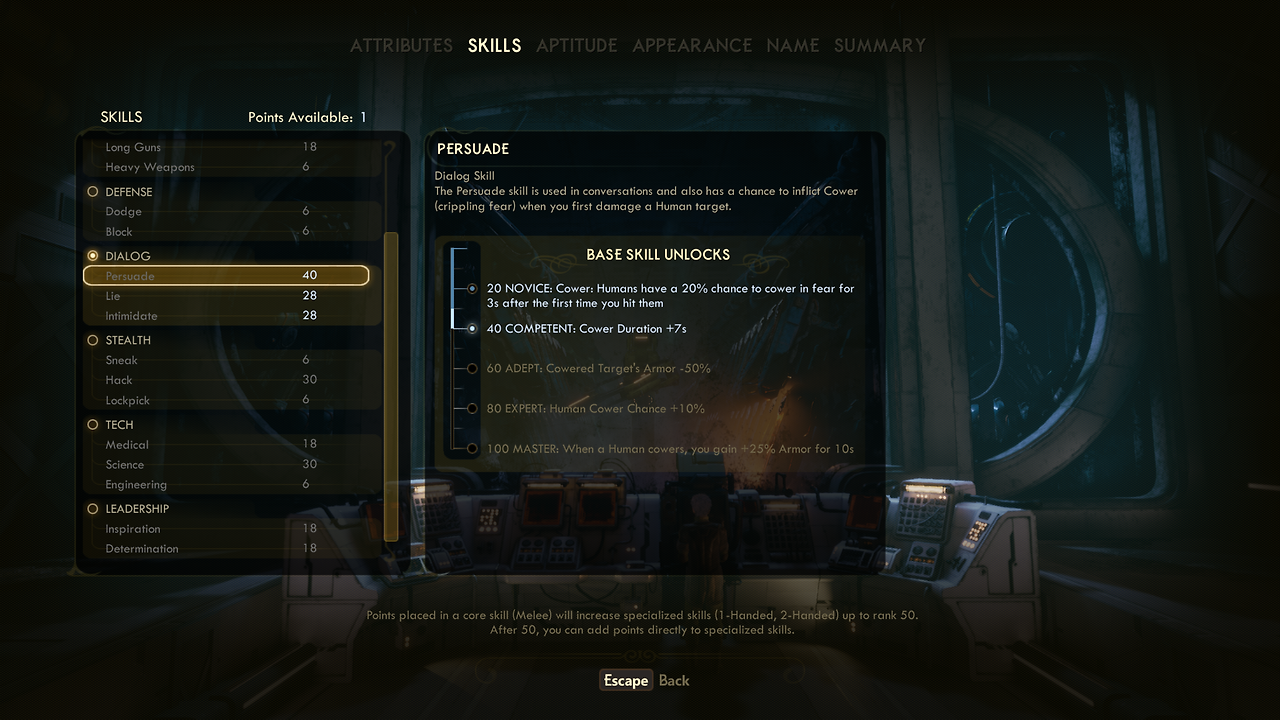The height and width of the screenshot is (720, 1280).
Task: Pick the Tech skill category
Action: (x=119, y=425)
